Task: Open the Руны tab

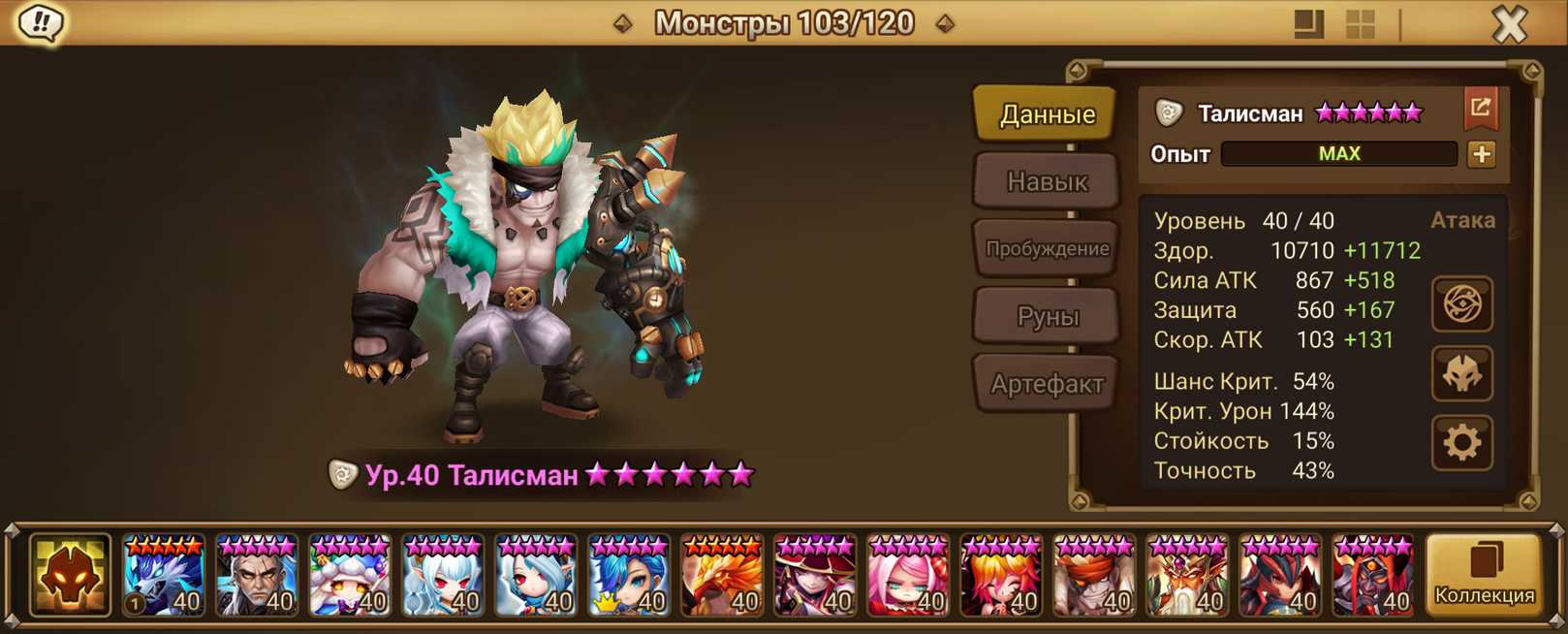Action: pyautogui.click(x=1047, y=316)
